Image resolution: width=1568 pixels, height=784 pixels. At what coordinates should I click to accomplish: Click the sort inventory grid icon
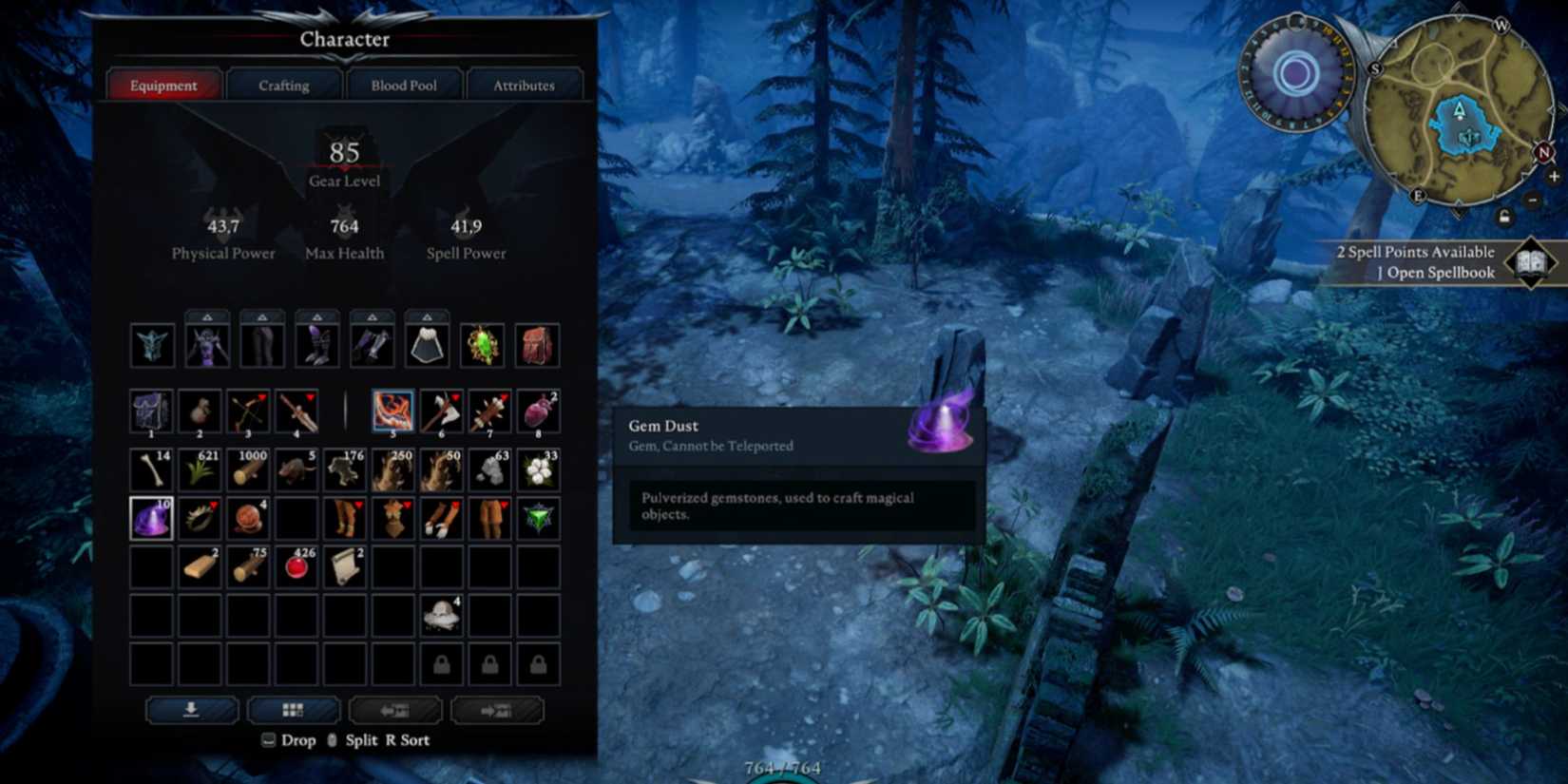294,710
